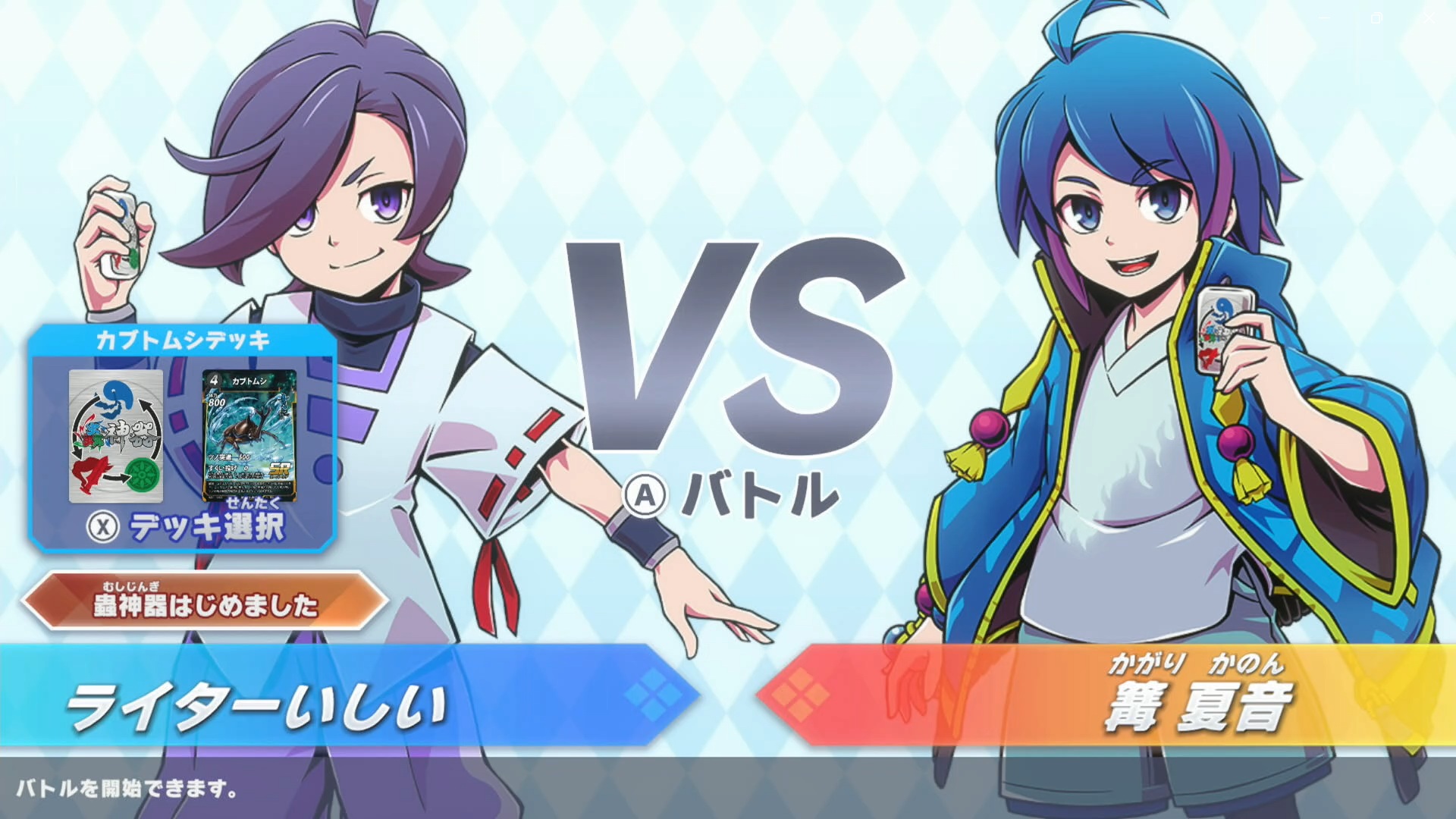
Task: Click the circled X button prompt icon
Action: point(102,524)
